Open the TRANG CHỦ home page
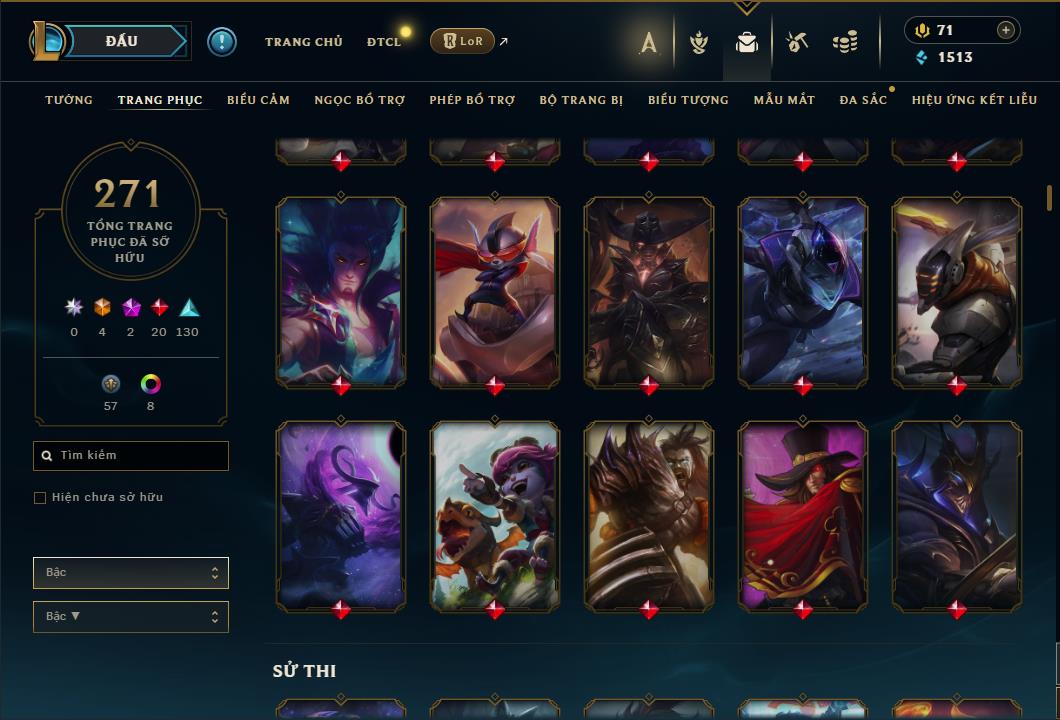Image resolution: width=1060 pixels, height=720 pixels. [303, 42]
